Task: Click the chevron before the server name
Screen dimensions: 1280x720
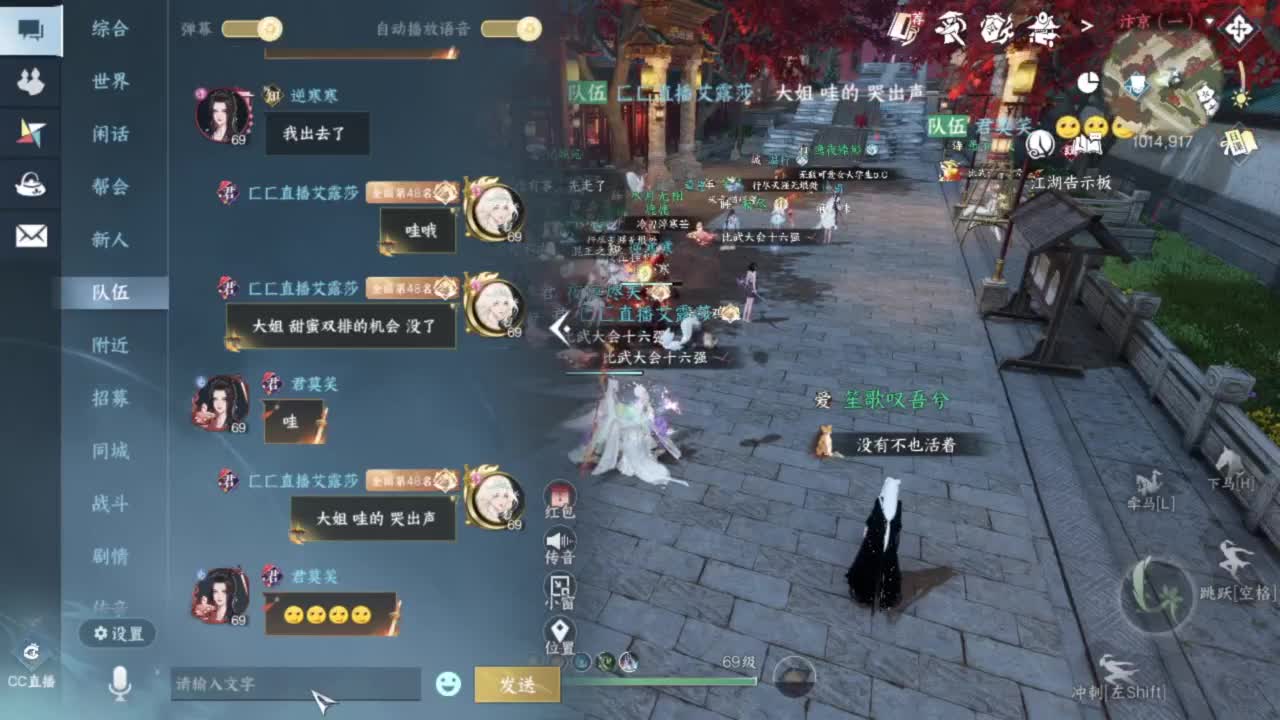Action: click(x=1086, y=23)
